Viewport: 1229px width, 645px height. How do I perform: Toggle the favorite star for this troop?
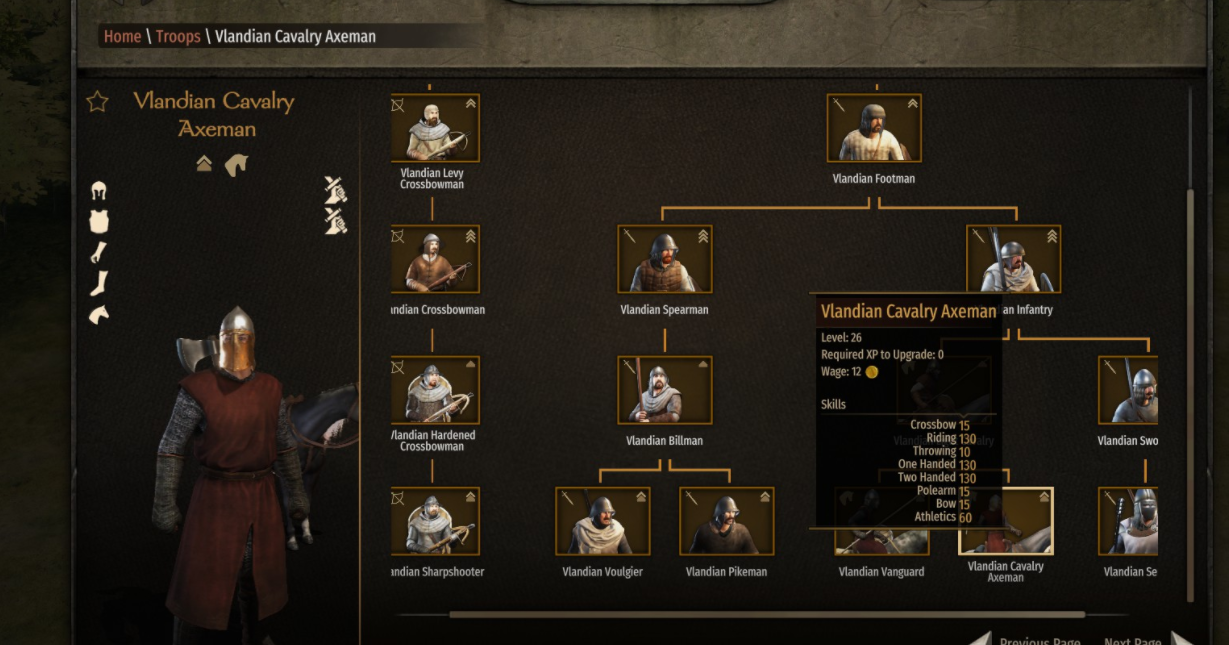coord(97,102)
